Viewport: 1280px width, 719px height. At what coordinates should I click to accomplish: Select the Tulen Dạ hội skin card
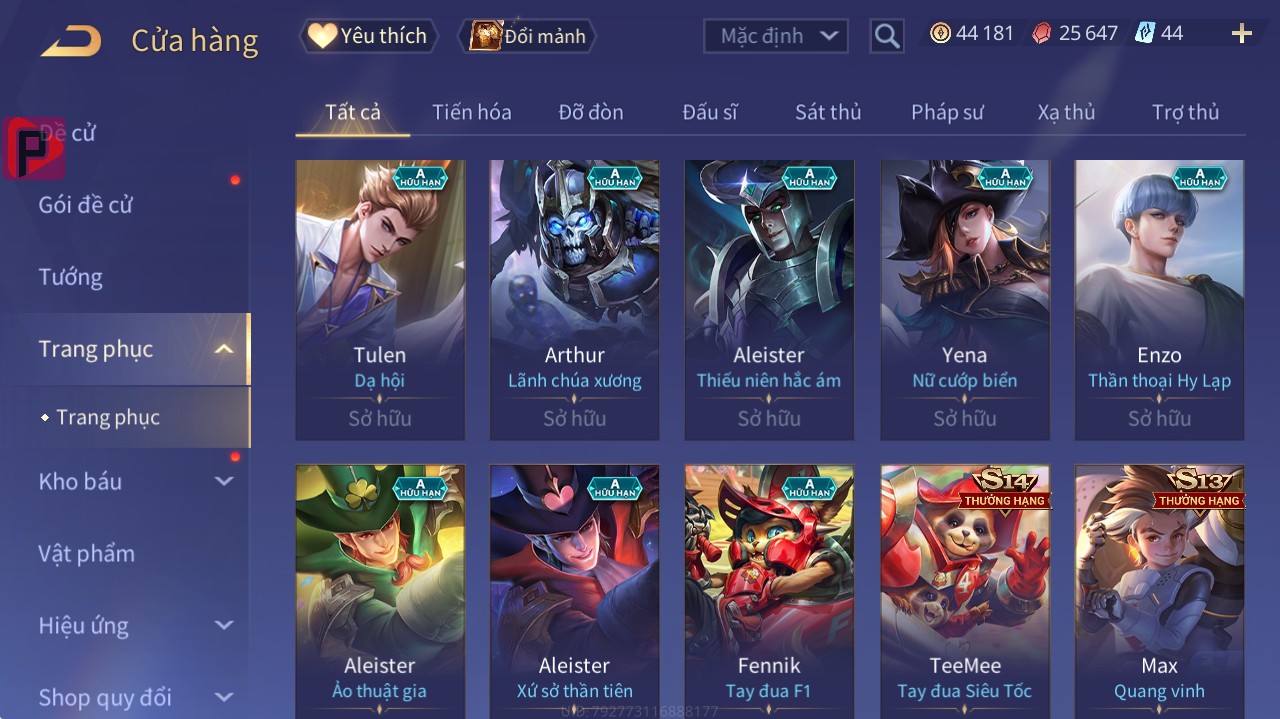click(380, 299)
